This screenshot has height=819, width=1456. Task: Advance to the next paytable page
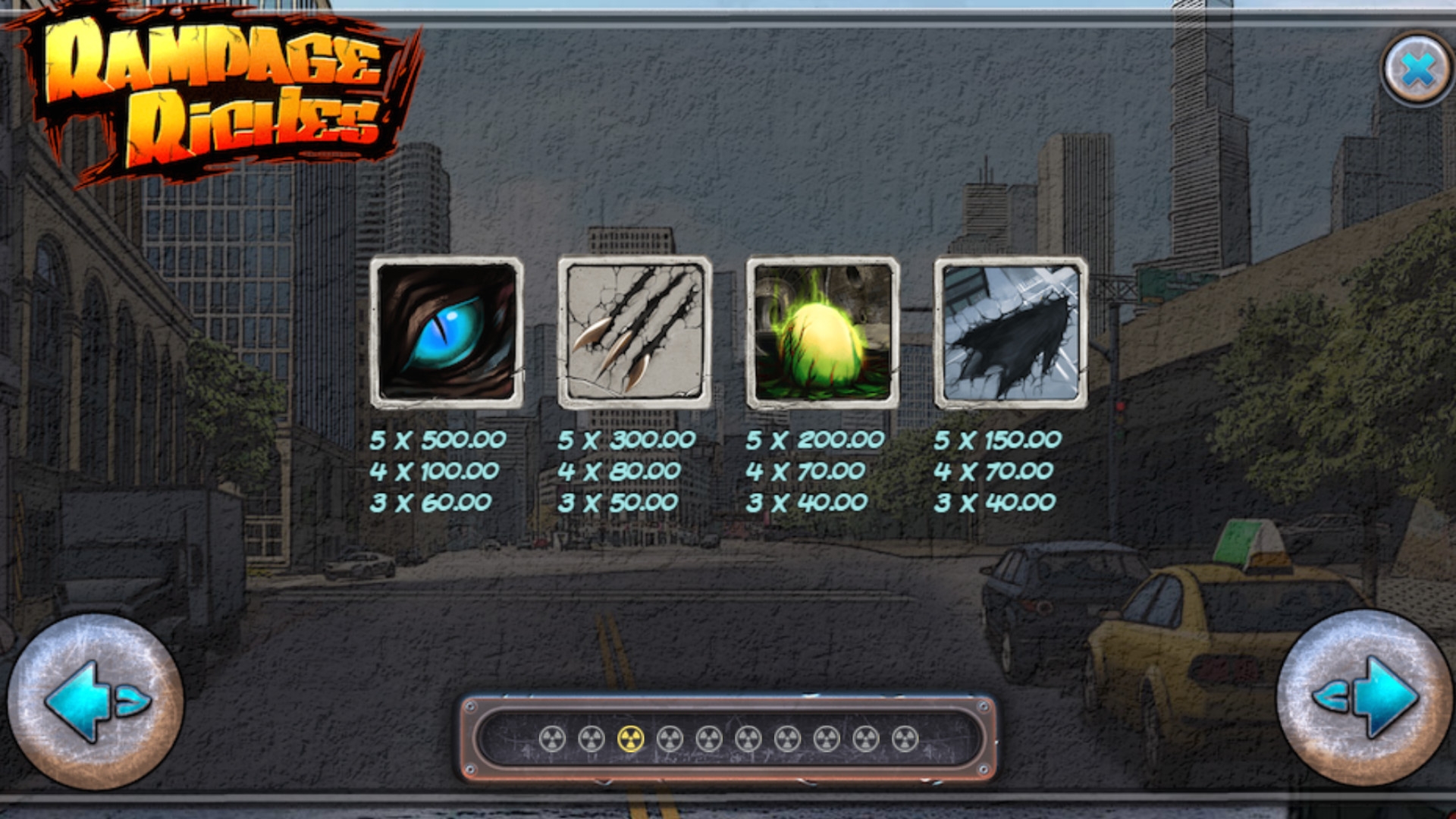(x=1363, y=698)
